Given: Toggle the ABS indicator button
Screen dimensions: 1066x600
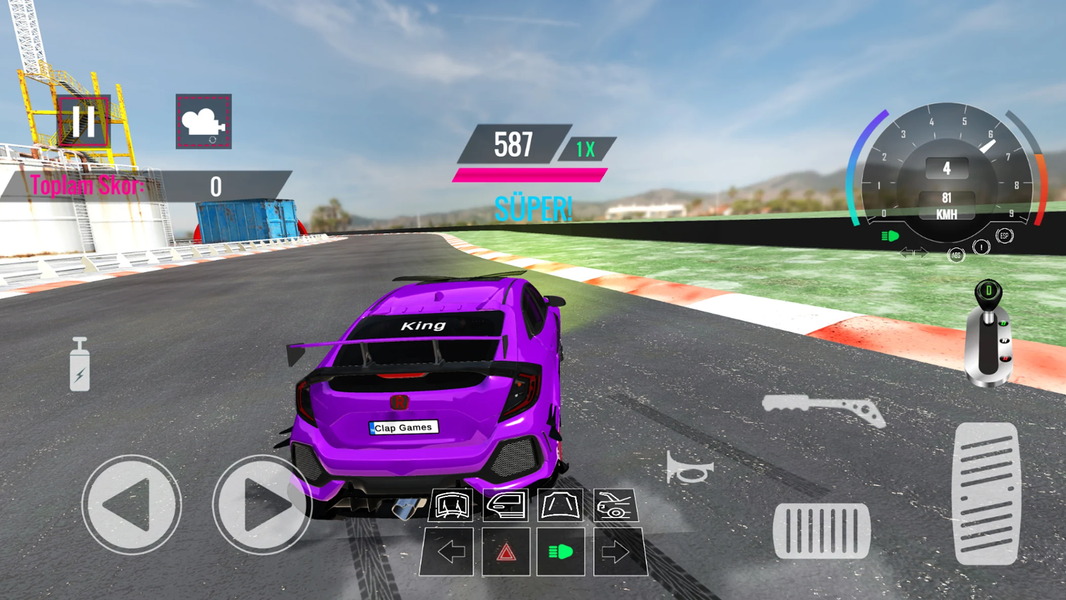Looking at the screenshot, I should 956,254.
